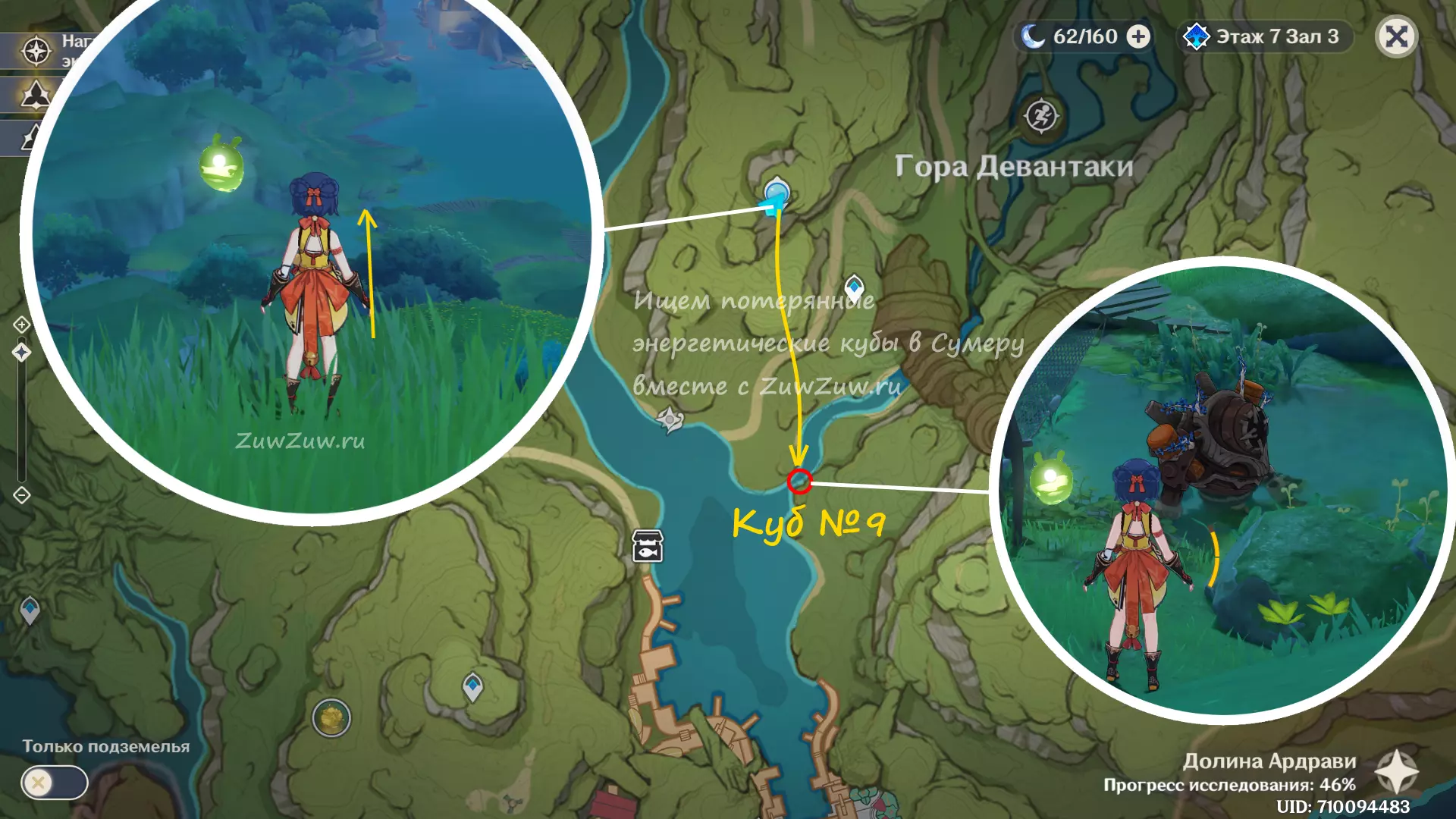1456x819 pixels.
Task: Pick the teleport waypoint on the far left edge
Action: (x=30, y=609)
